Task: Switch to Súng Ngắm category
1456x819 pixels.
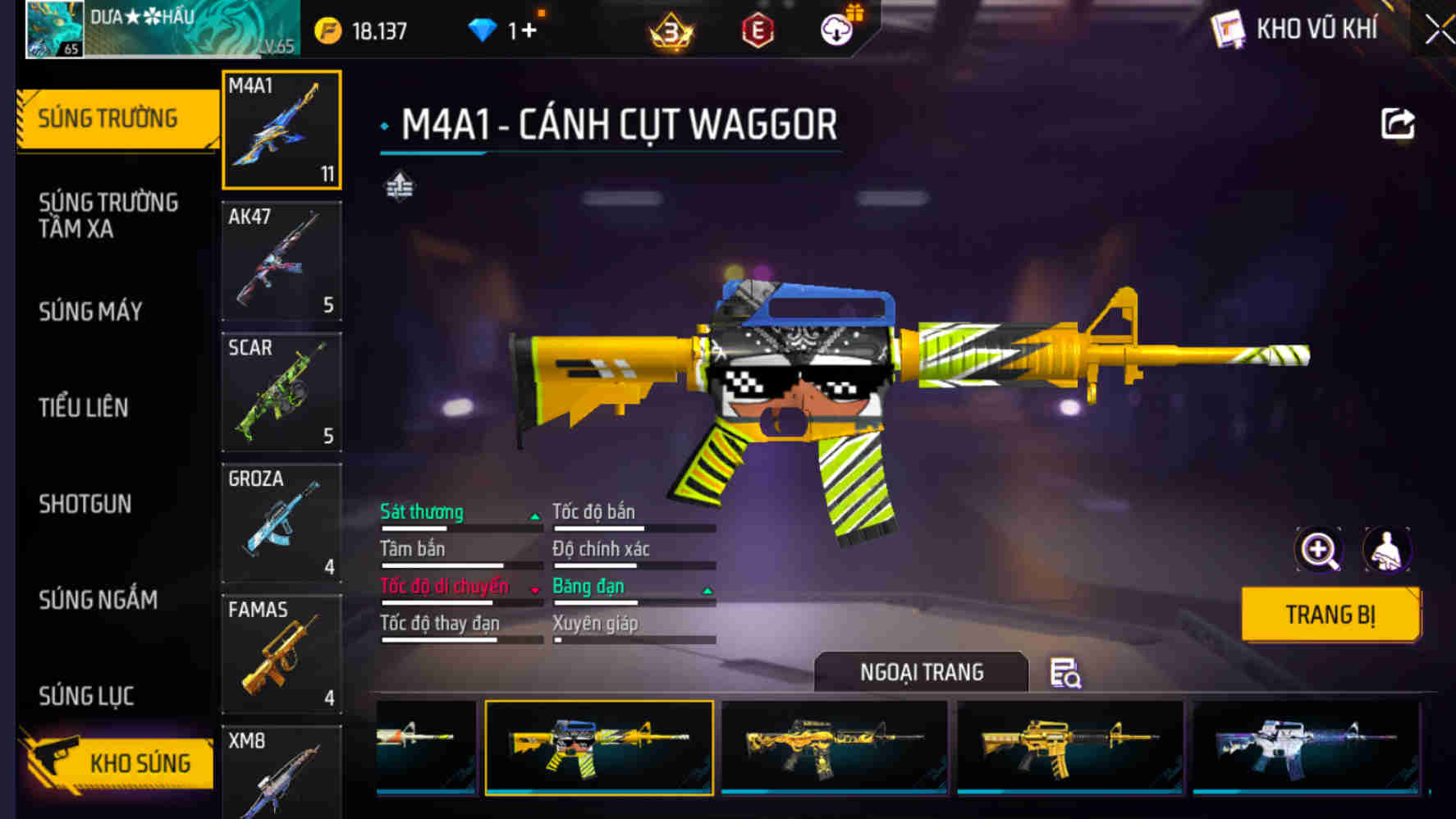Action: coord(98,600)
